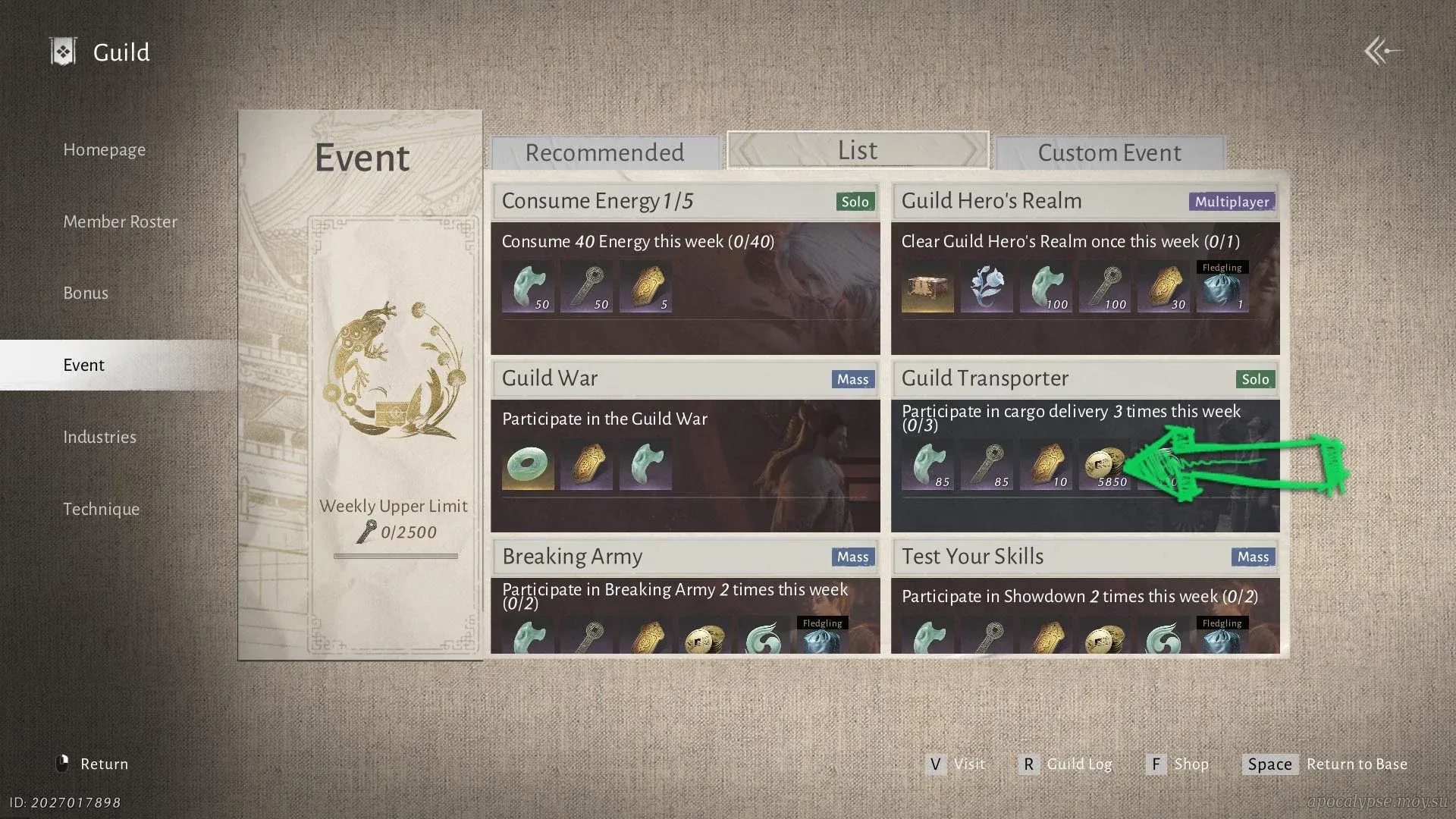Select the Guild War event card

click(685, 447)
